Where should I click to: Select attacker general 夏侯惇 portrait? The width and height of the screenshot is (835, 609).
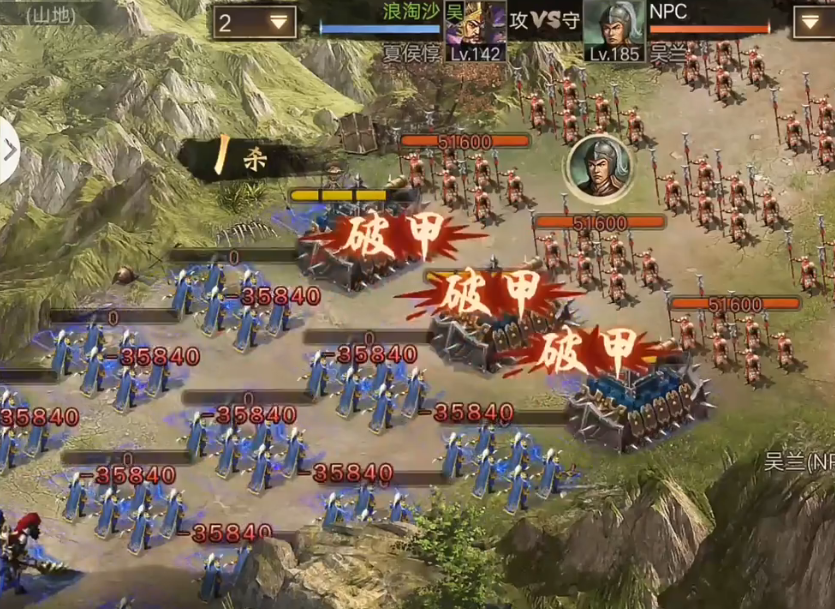[475, 30]
